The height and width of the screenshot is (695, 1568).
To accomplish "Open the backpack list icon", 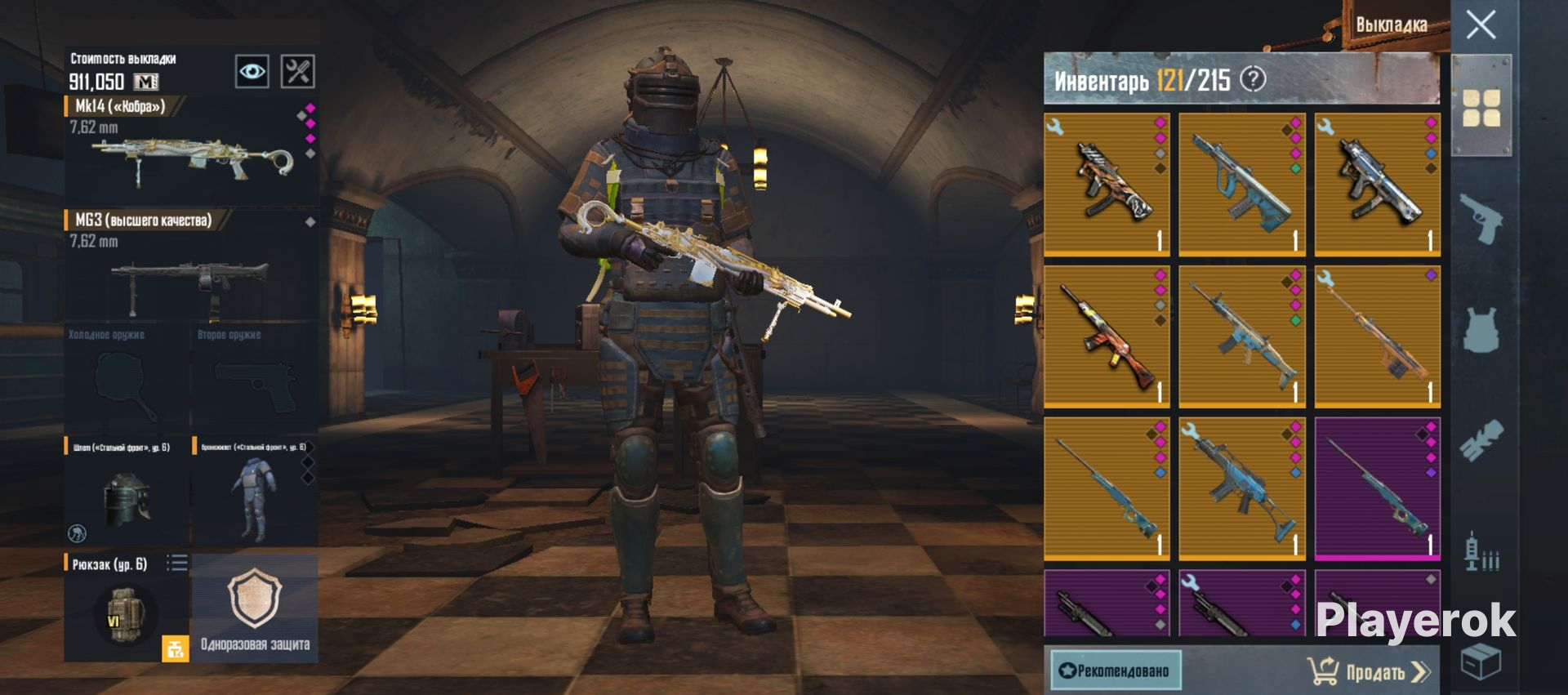I will (177, 563).
